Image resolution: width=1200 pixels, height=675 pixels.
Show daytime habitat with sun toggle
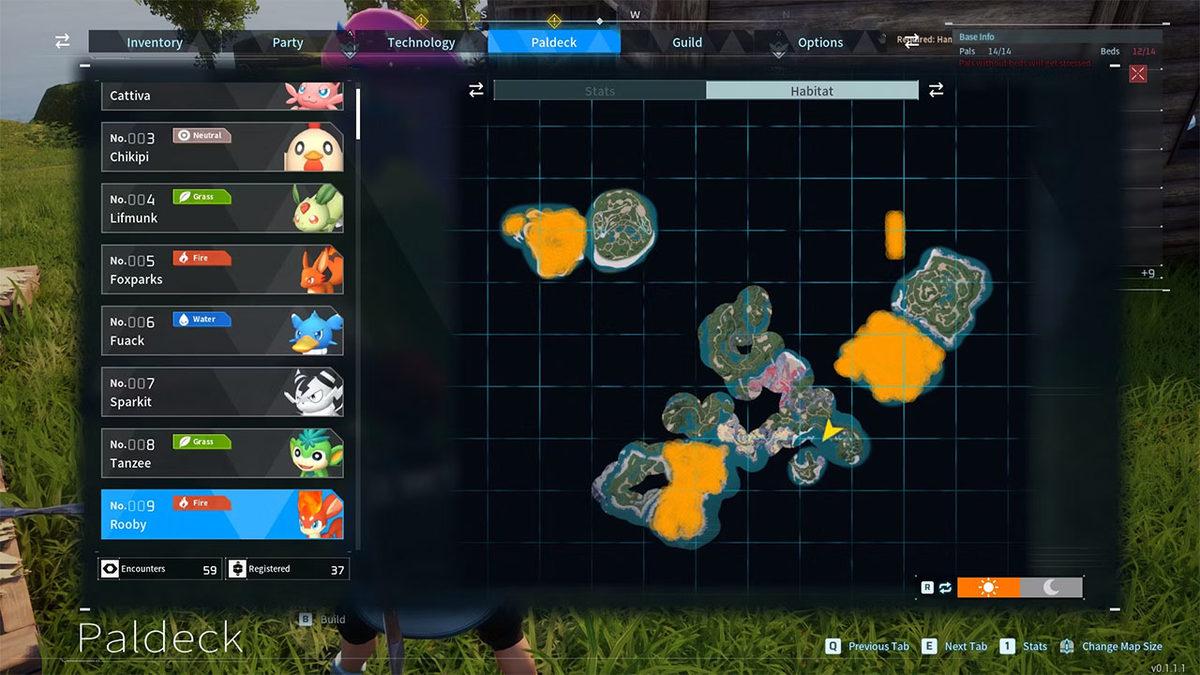coord(988,587)
